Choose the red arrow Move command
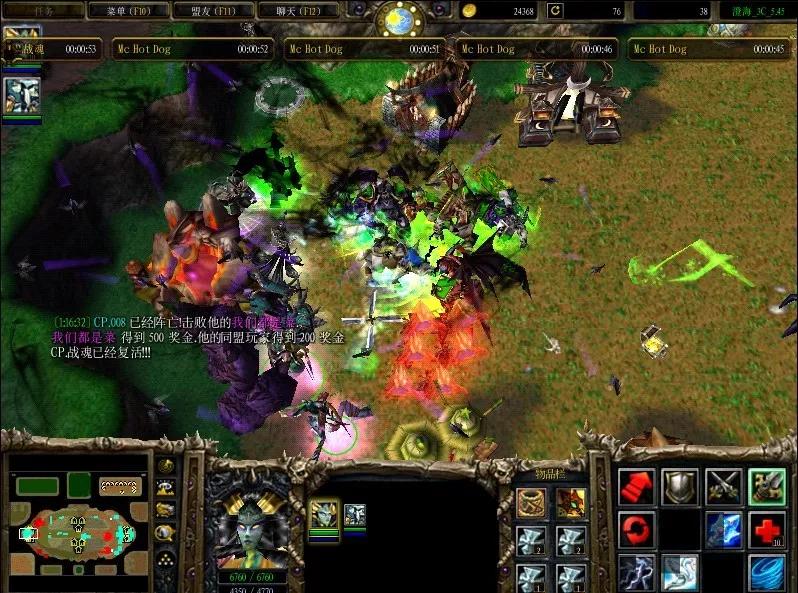Viewport: 798px width, 593px height. (x=636, y=486)
